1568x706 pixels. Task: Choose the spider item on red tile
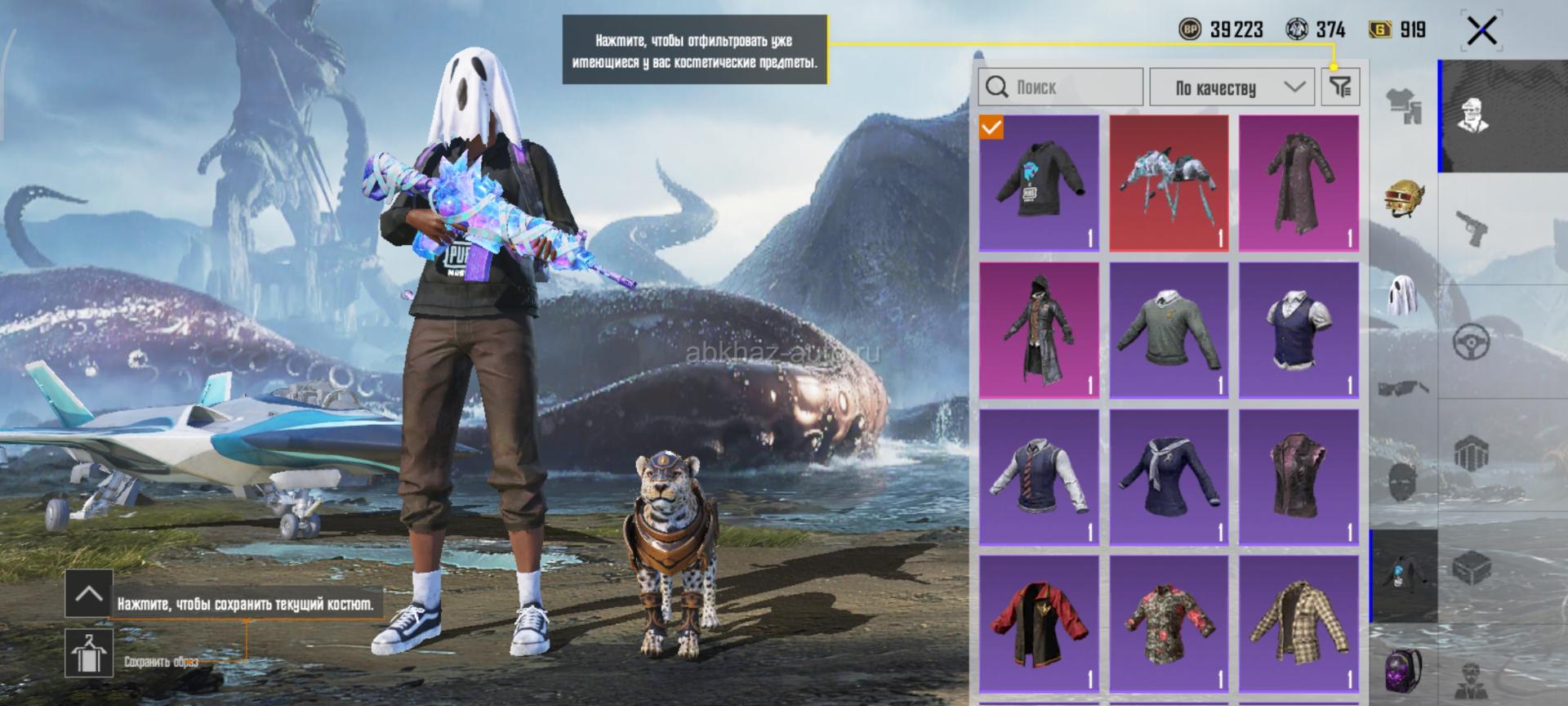click(x=1169, y=183)
